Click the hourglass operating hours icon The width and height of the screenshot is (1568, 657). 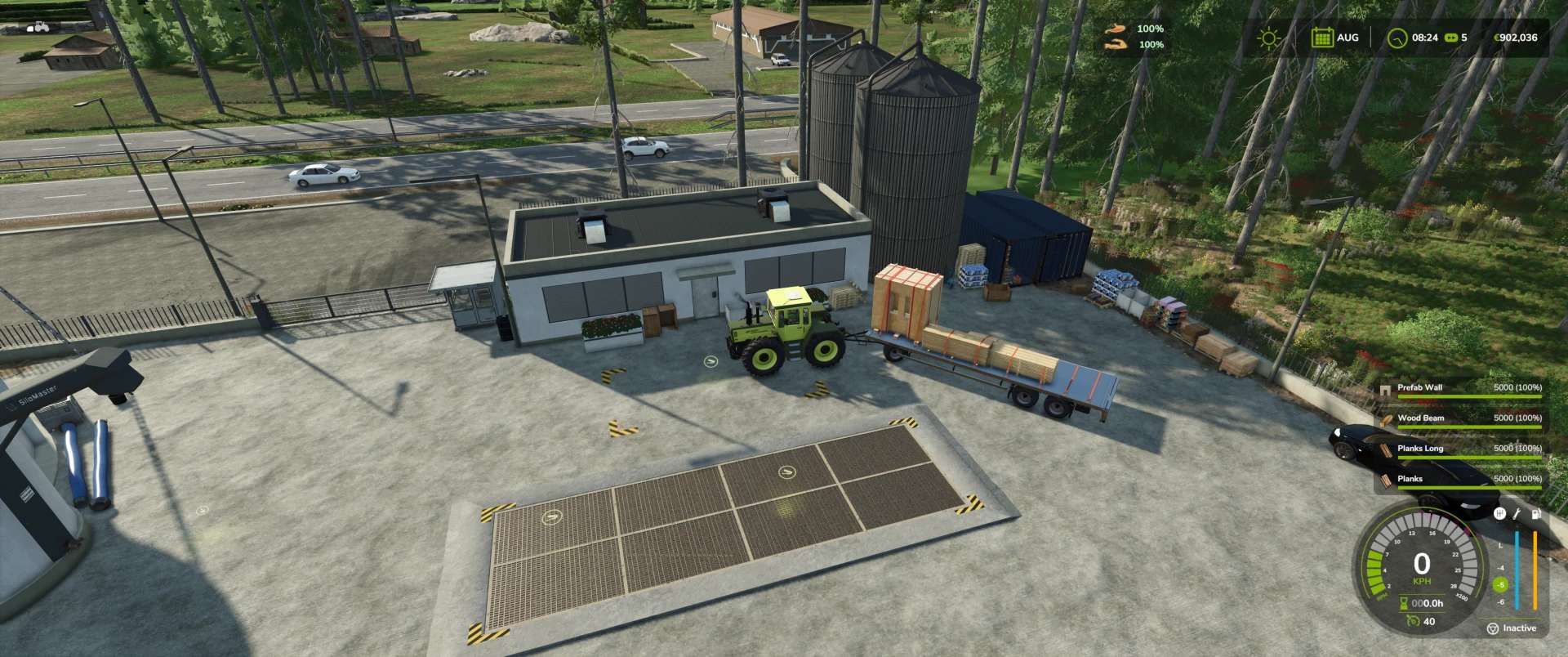(x=1404, y=606)
